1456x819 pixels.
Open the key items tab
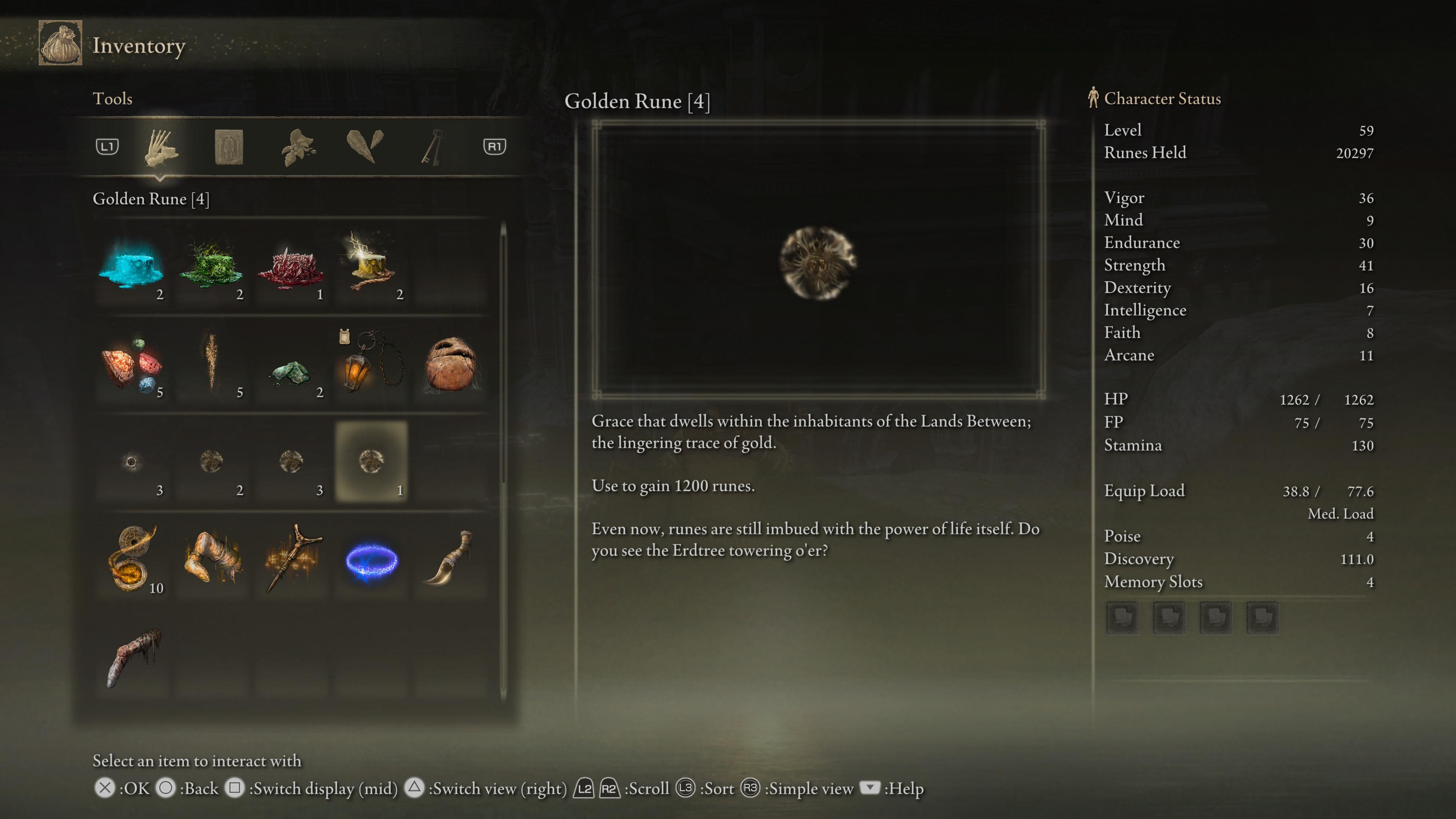click(x=432, y=147)
